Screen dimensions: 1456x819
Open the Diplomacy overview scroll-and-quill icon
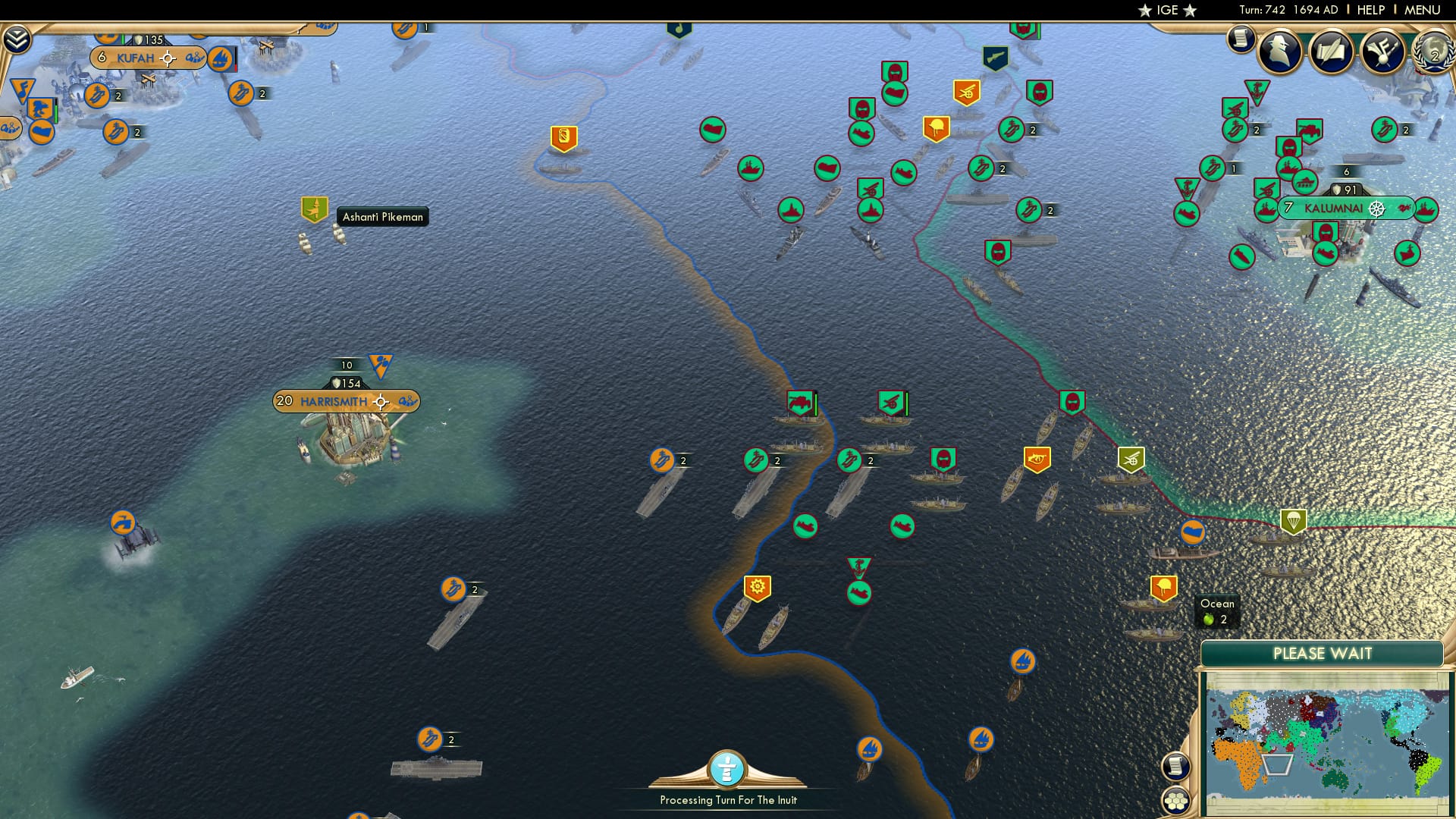[x=1332, y=52]
